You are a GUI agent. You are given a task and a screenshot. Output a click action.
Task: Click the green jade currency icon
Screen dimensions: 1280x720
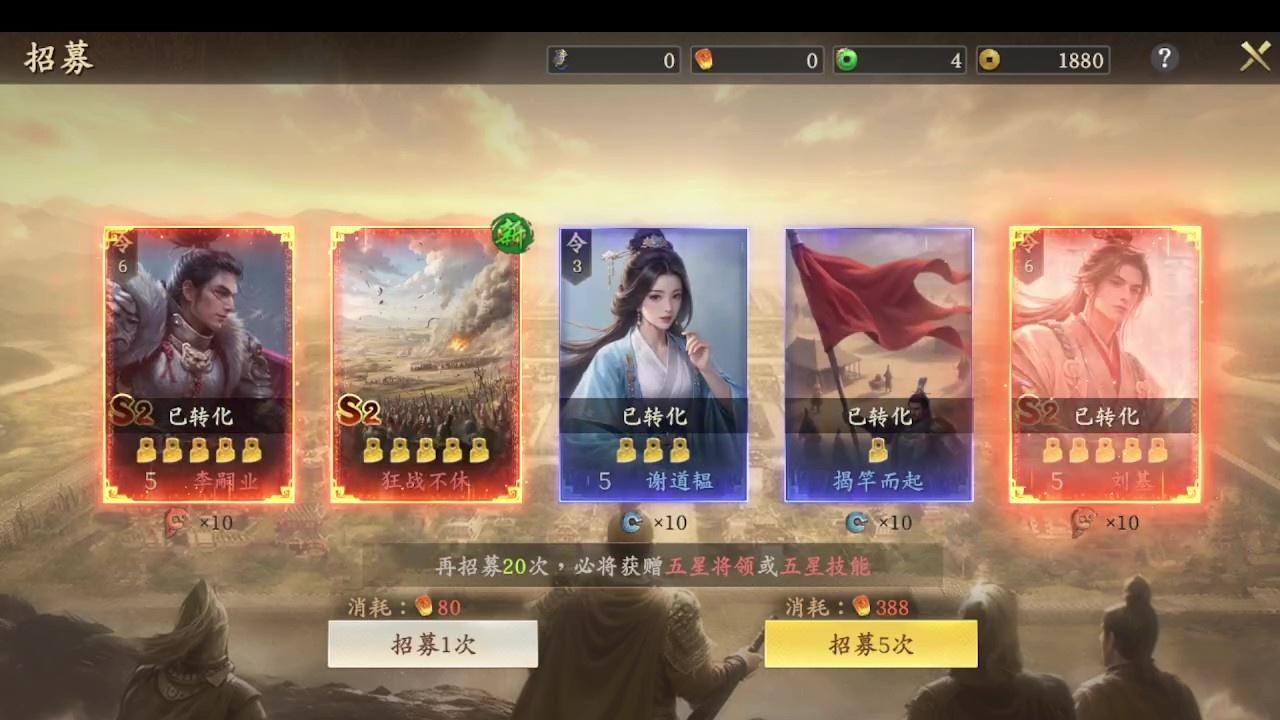[845, 60]
